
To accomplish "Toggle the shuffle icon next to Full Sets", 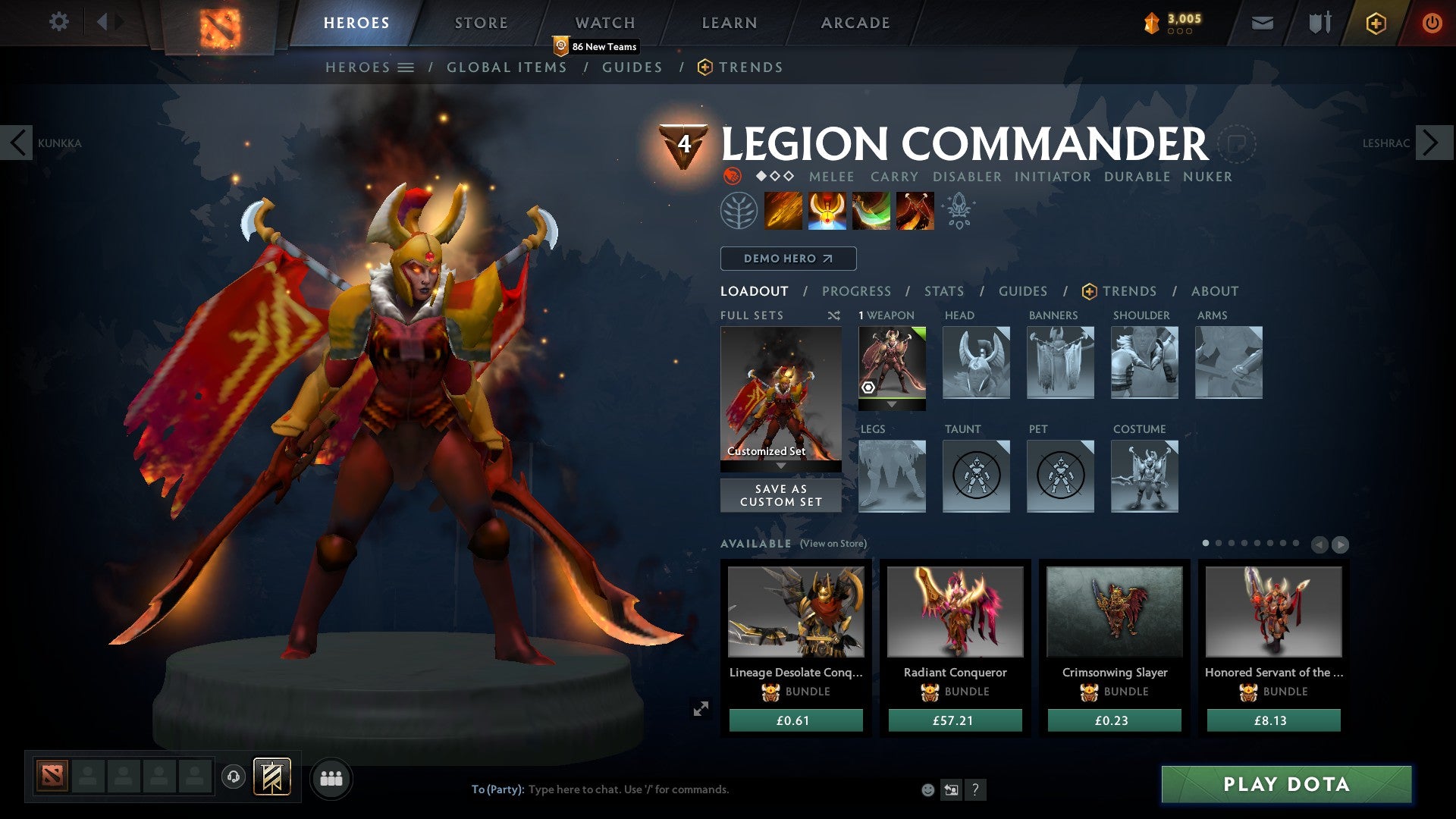I will (834, 315).
